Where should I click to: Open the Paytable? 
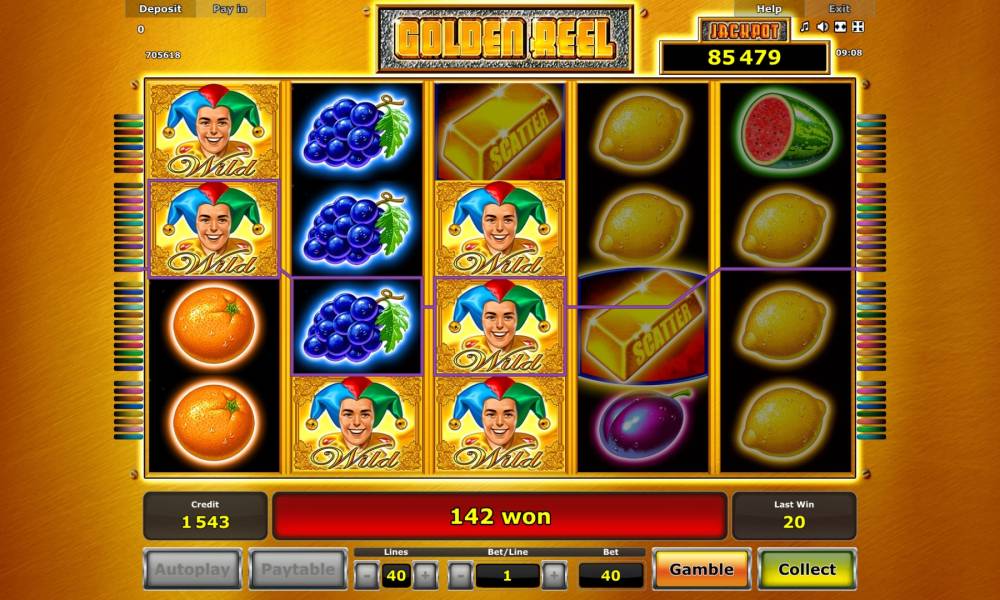coord(297,569)
